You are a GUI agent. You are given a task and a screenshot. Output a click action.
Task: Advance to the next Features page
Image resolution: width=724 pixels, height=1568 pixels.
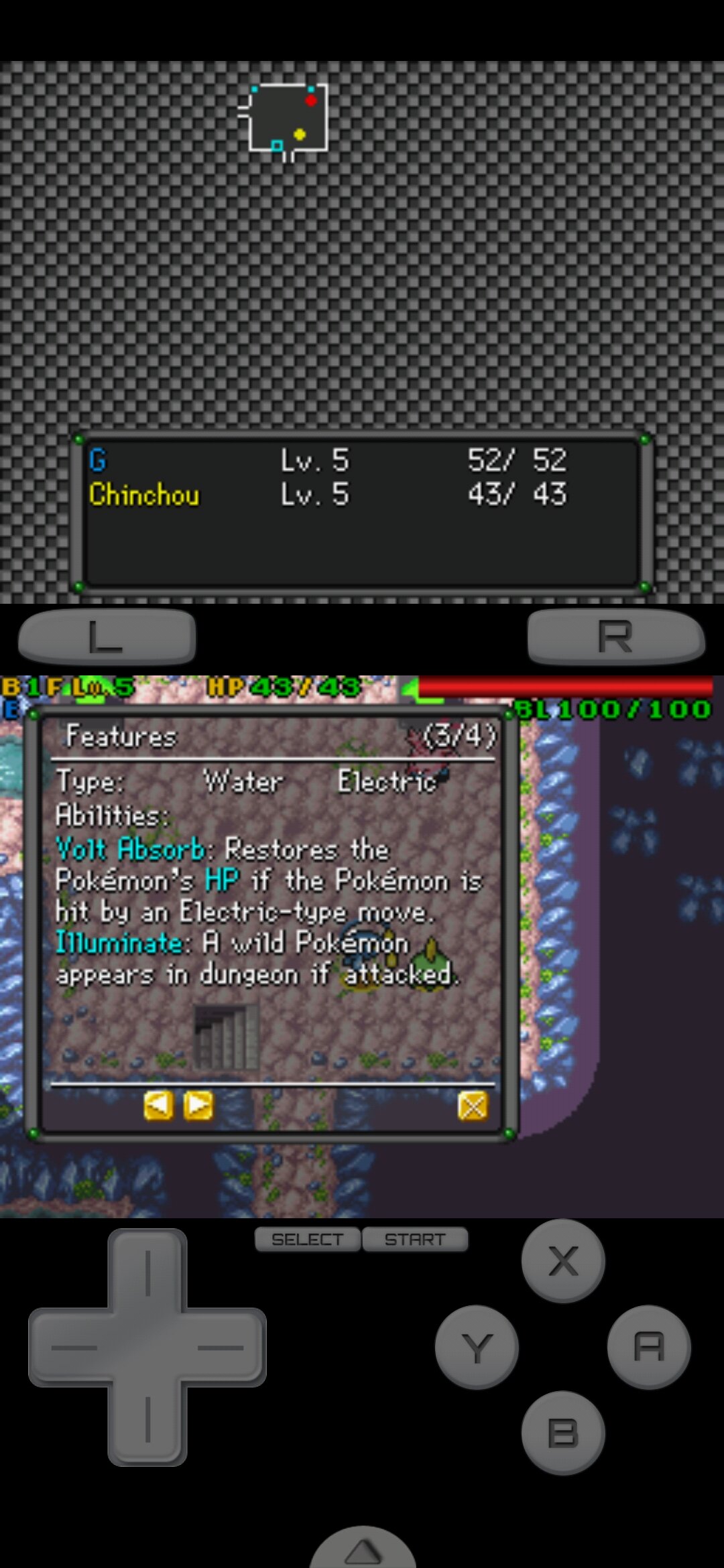pyautogui.click(x=198, y=1106)
